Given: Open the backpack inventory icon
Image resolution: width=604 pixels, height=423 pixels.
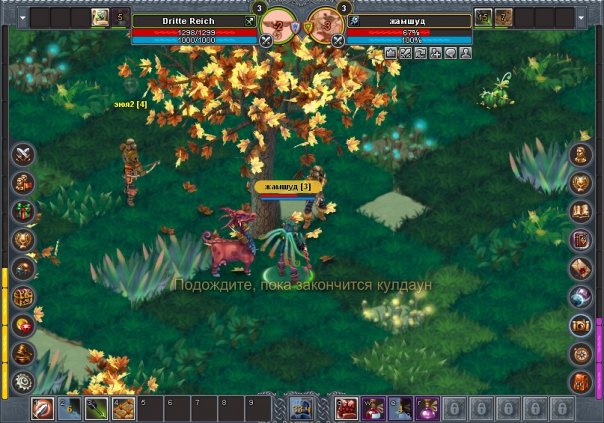Looking at the screenshot, I should 582,381.
